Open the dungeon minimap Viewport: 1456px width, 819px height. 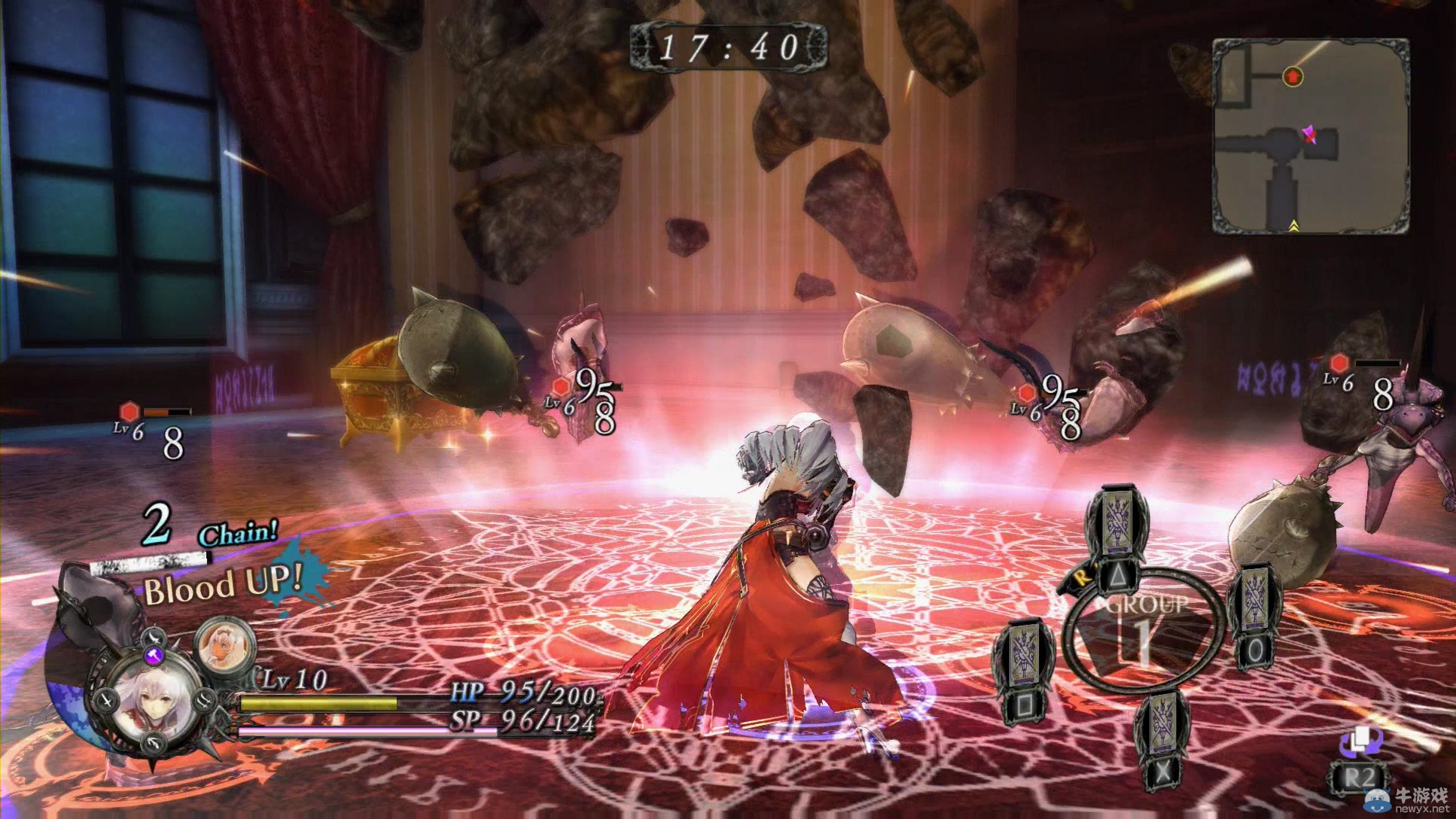click(x=1310, y=135)
